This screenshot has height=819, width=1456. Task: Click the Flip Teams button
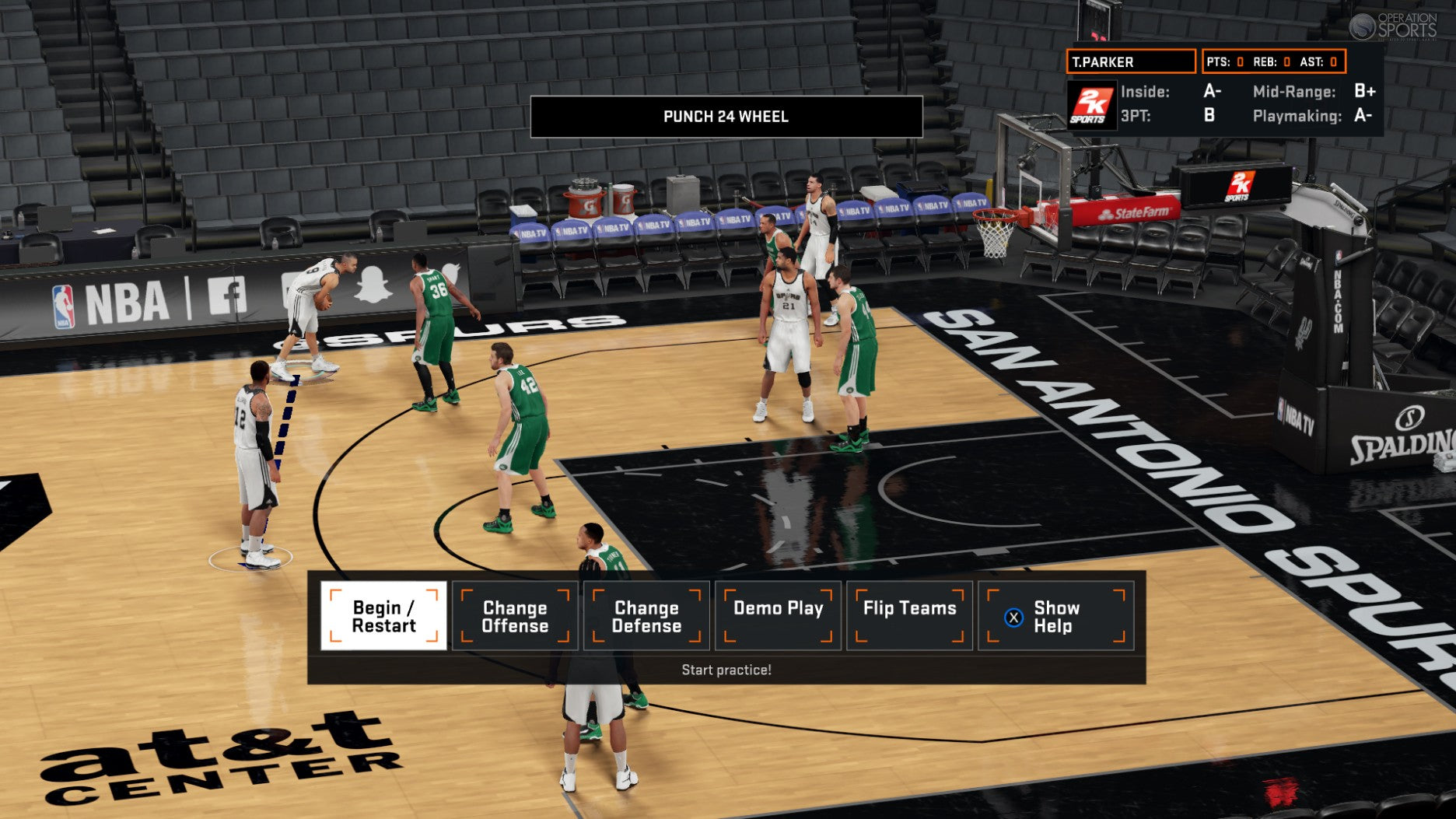(x=909, y=616)
